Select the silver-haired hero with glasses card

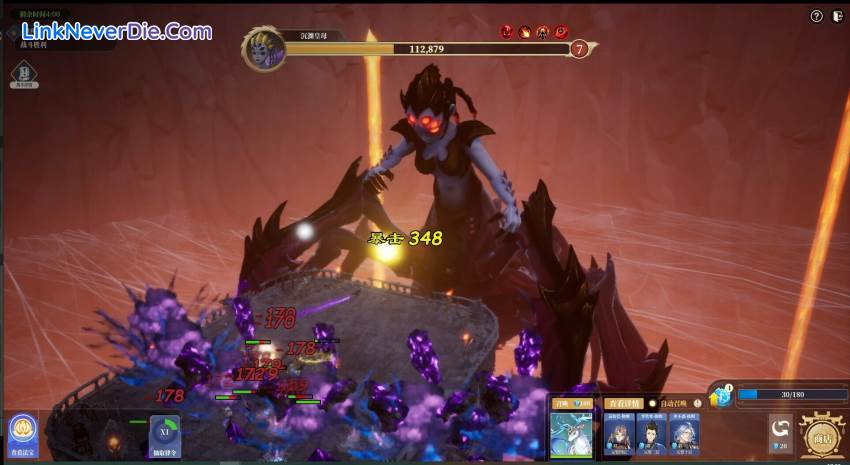pos(685,434)
